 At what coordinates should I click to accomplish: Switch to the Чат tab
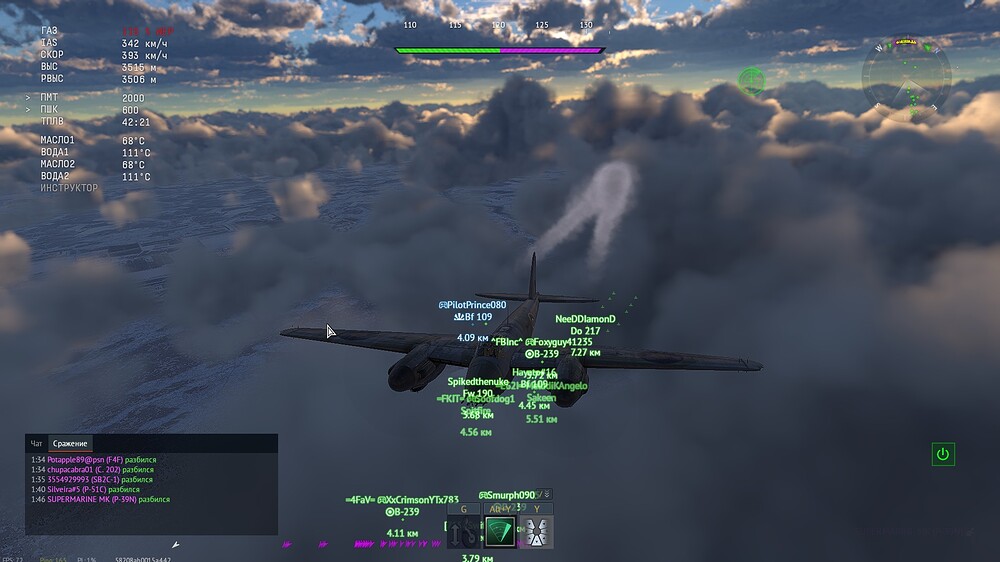click(37, 443)
